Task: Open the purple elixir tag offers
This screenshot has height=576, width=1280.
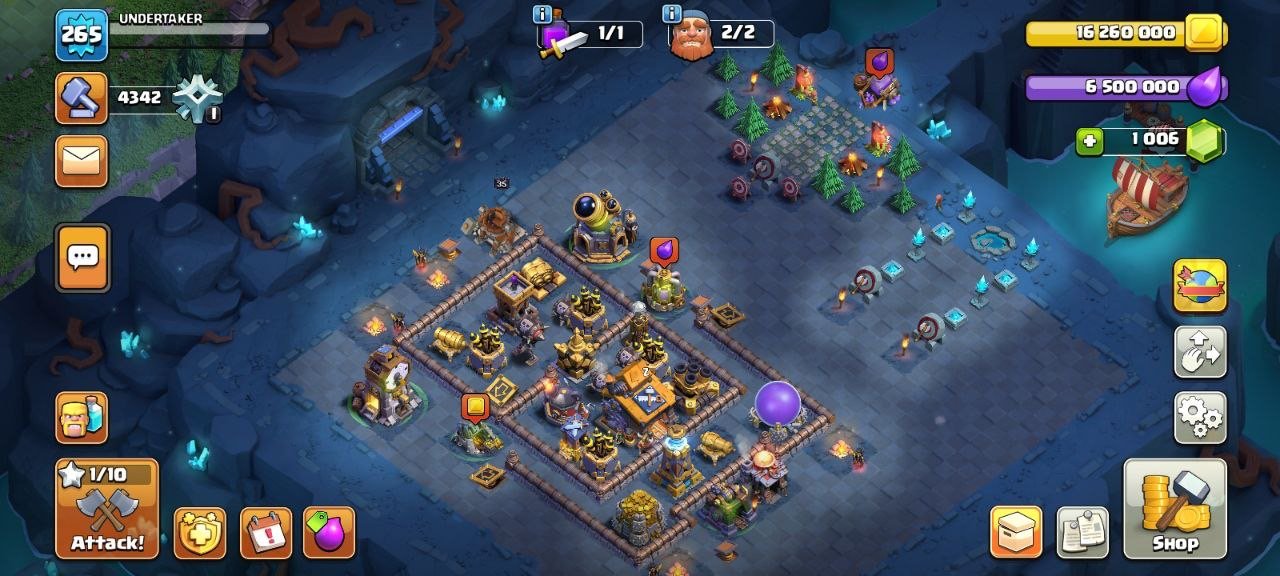Action: pos(329,533)
